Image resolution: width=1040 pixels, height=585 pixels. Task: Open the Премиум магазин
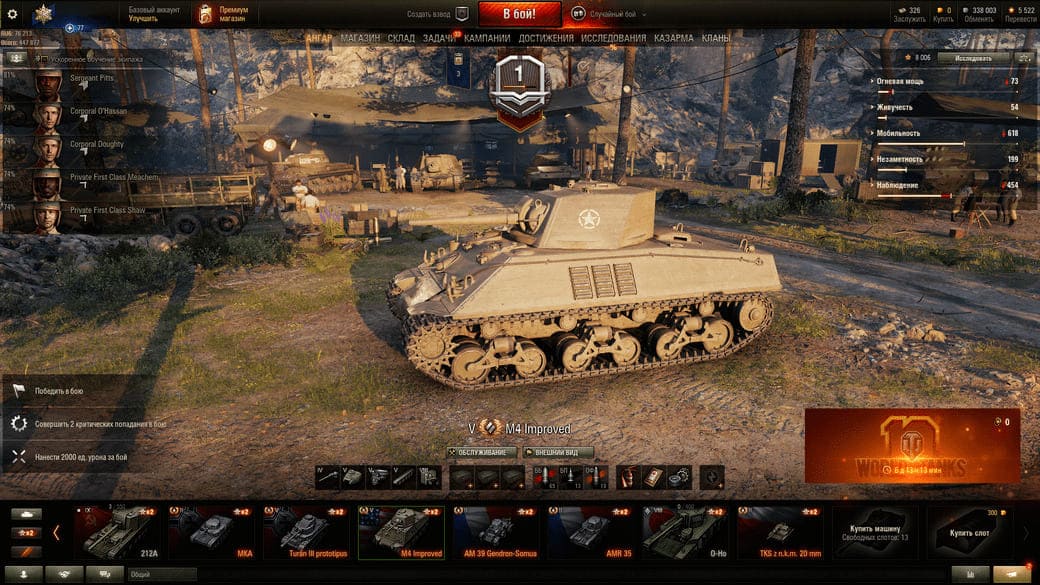223,14
